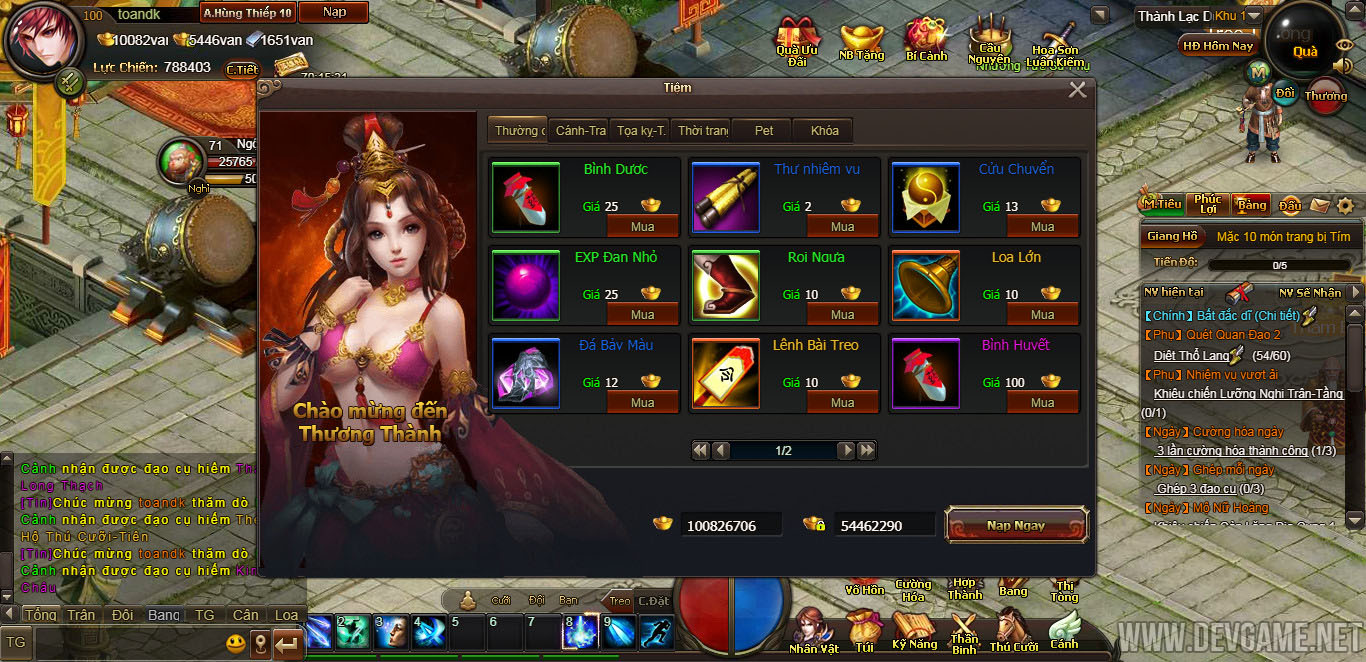The image size is (1366, 662).
Task: Switch to the Cánh-Tra tab
Action: 580,131
